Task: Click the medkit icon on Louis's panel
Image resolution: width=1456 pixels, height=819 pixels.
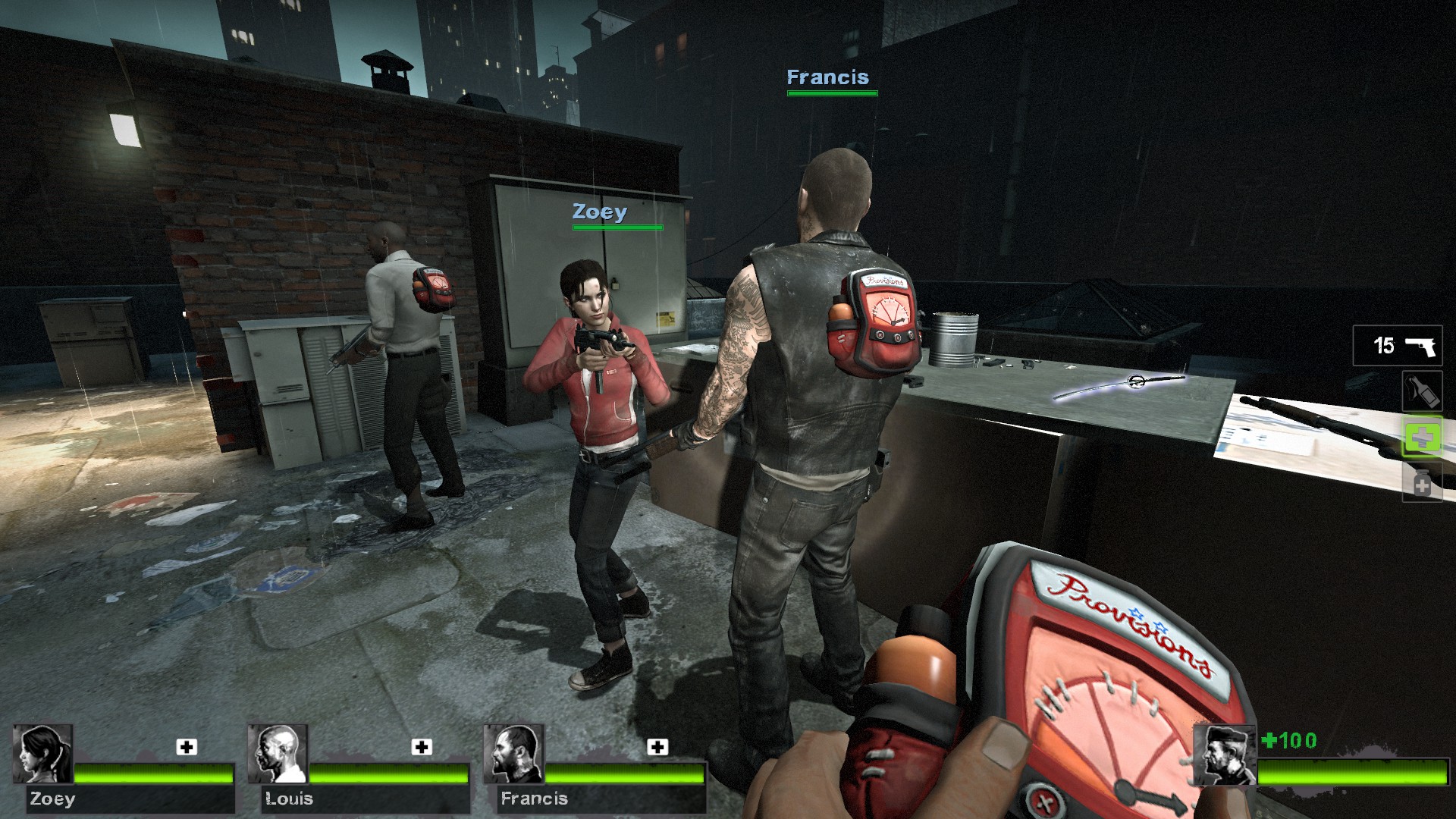Action: (422, 747)
